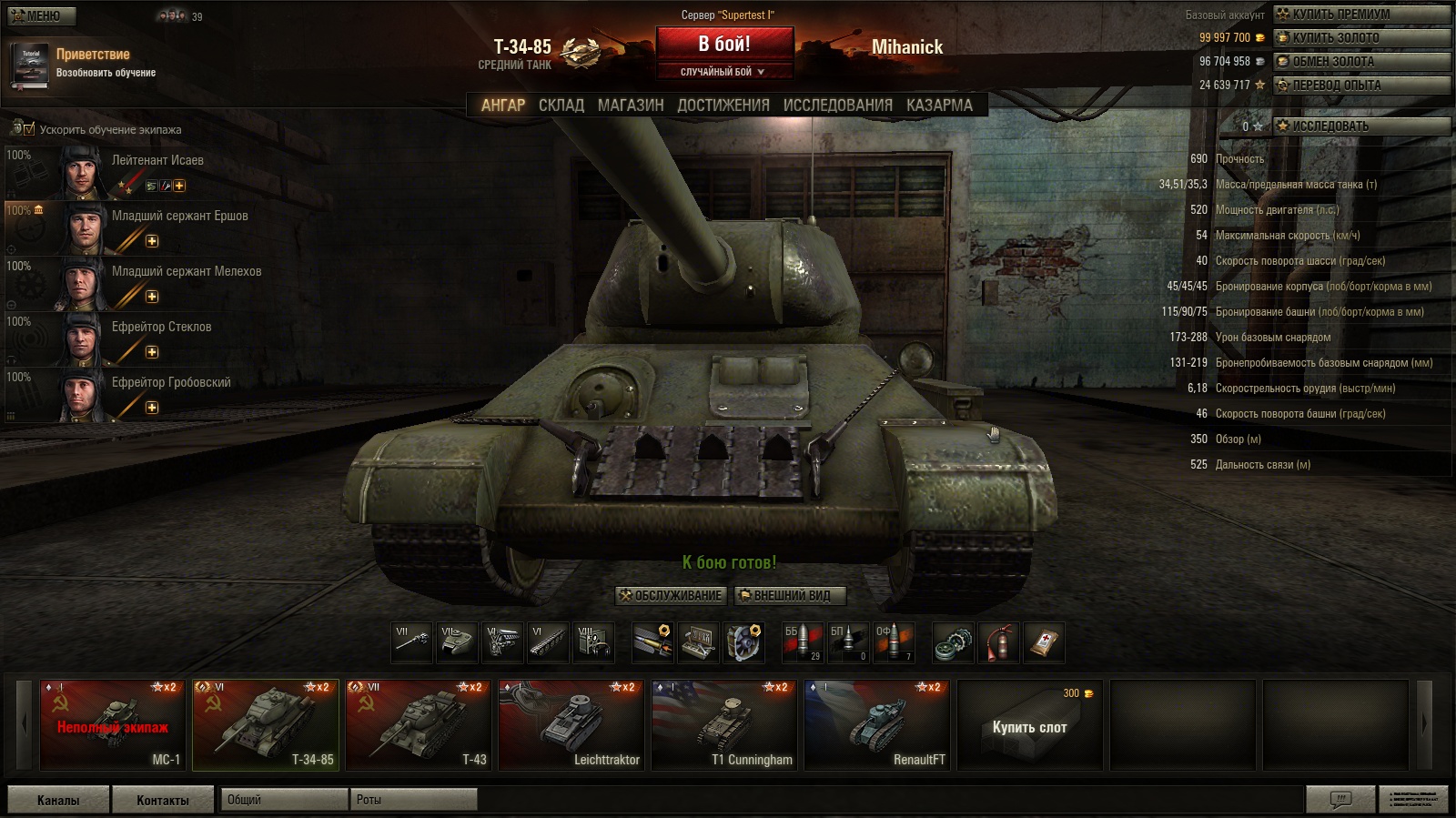Select crew member Лейтенант Исаев
Image resolution: width=1456 pixels, height=818 pixels.
pos(157,160)
